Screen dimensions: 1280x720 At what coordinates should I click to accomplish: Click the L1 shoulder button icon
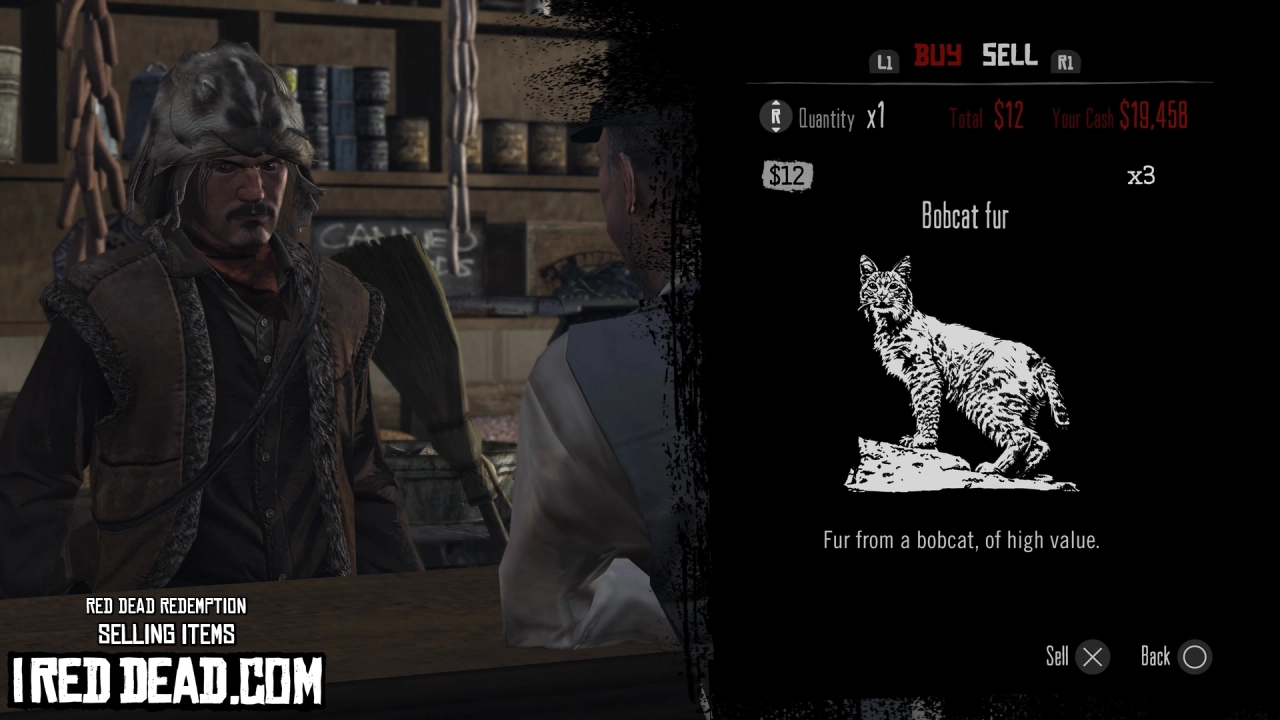[x=884, y=62]
